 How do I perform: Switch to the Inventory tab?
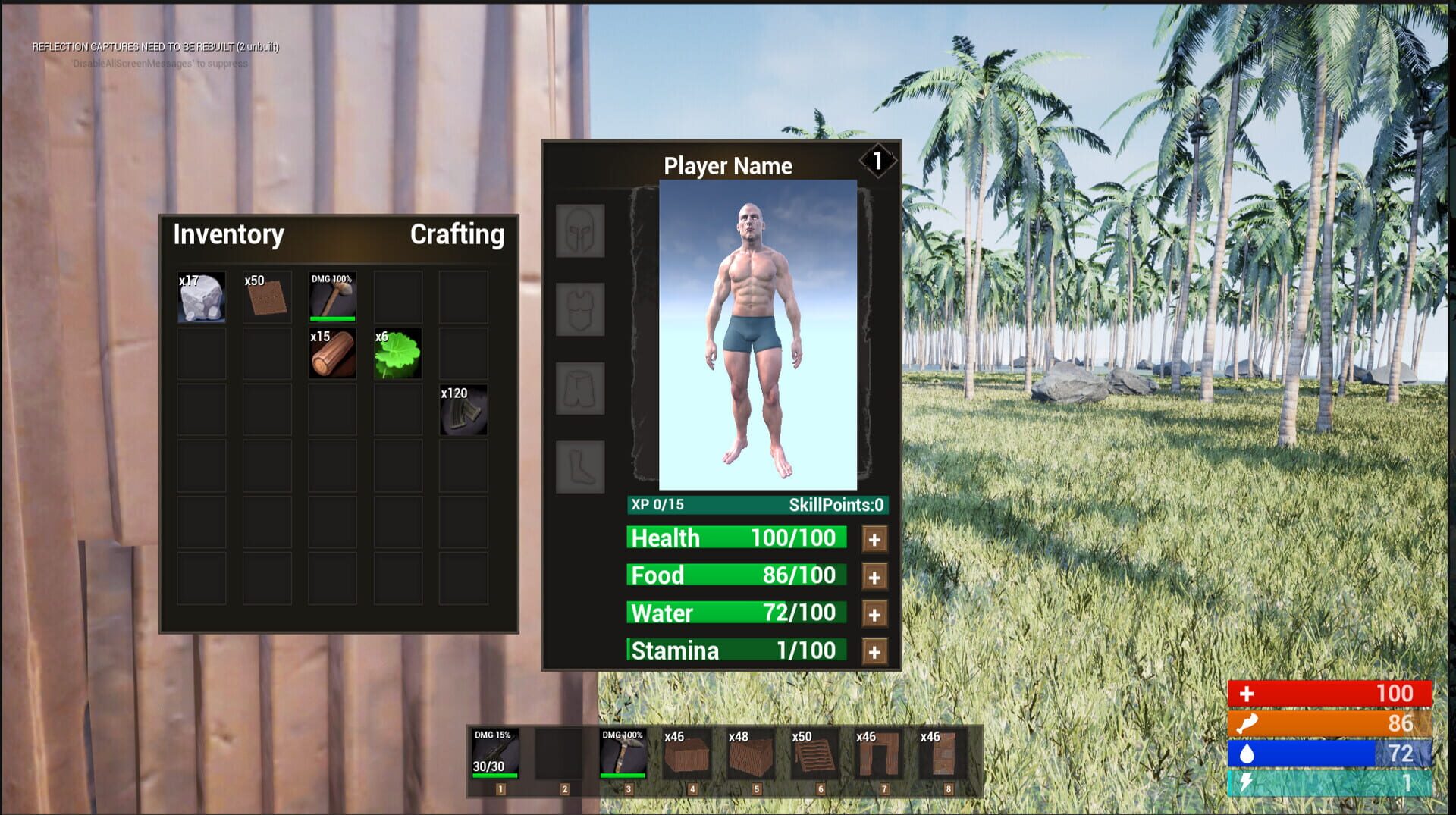point(227,235)
